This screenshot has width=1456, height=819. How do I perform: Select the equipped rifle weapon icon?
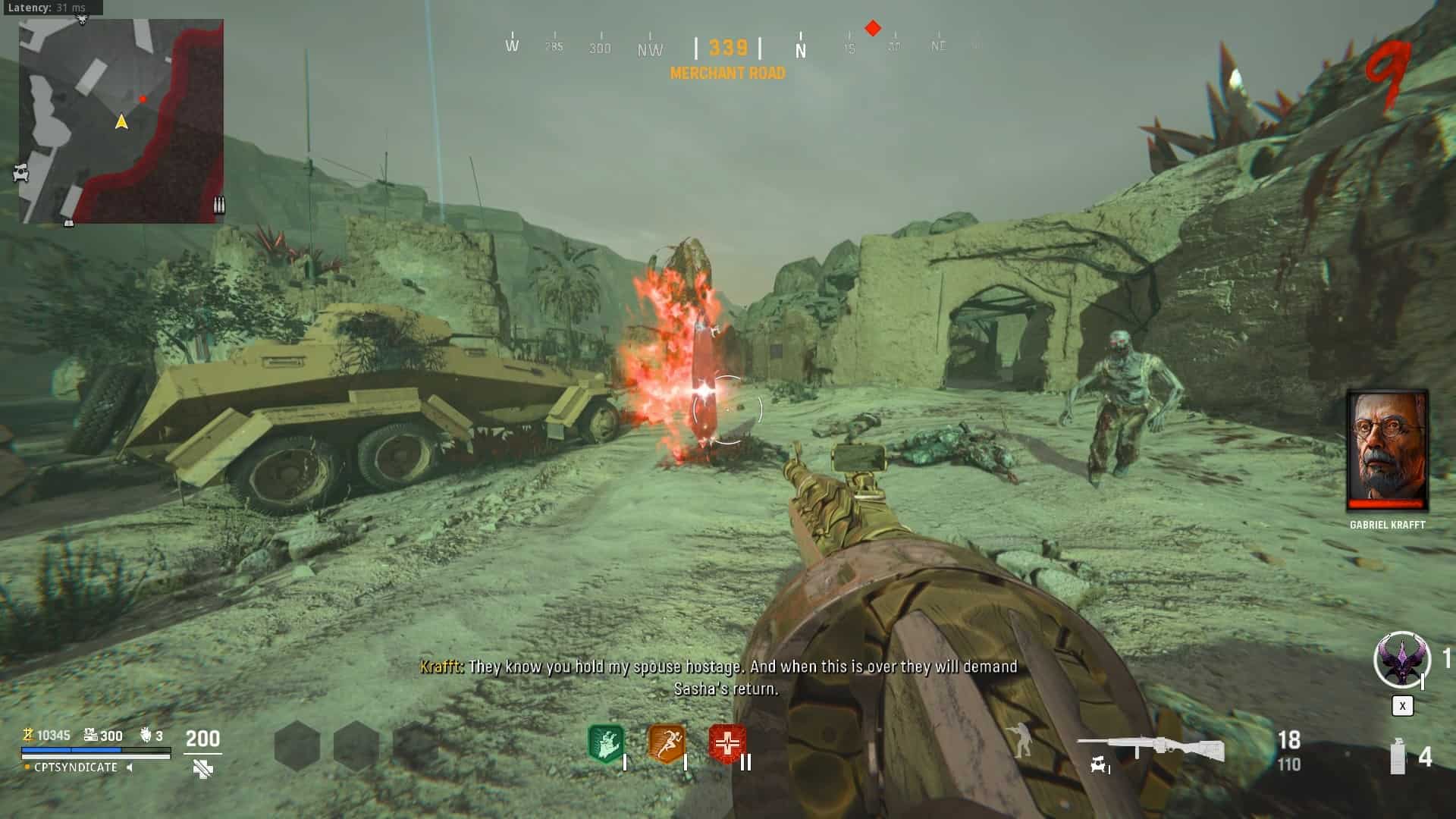[1150, 748]
